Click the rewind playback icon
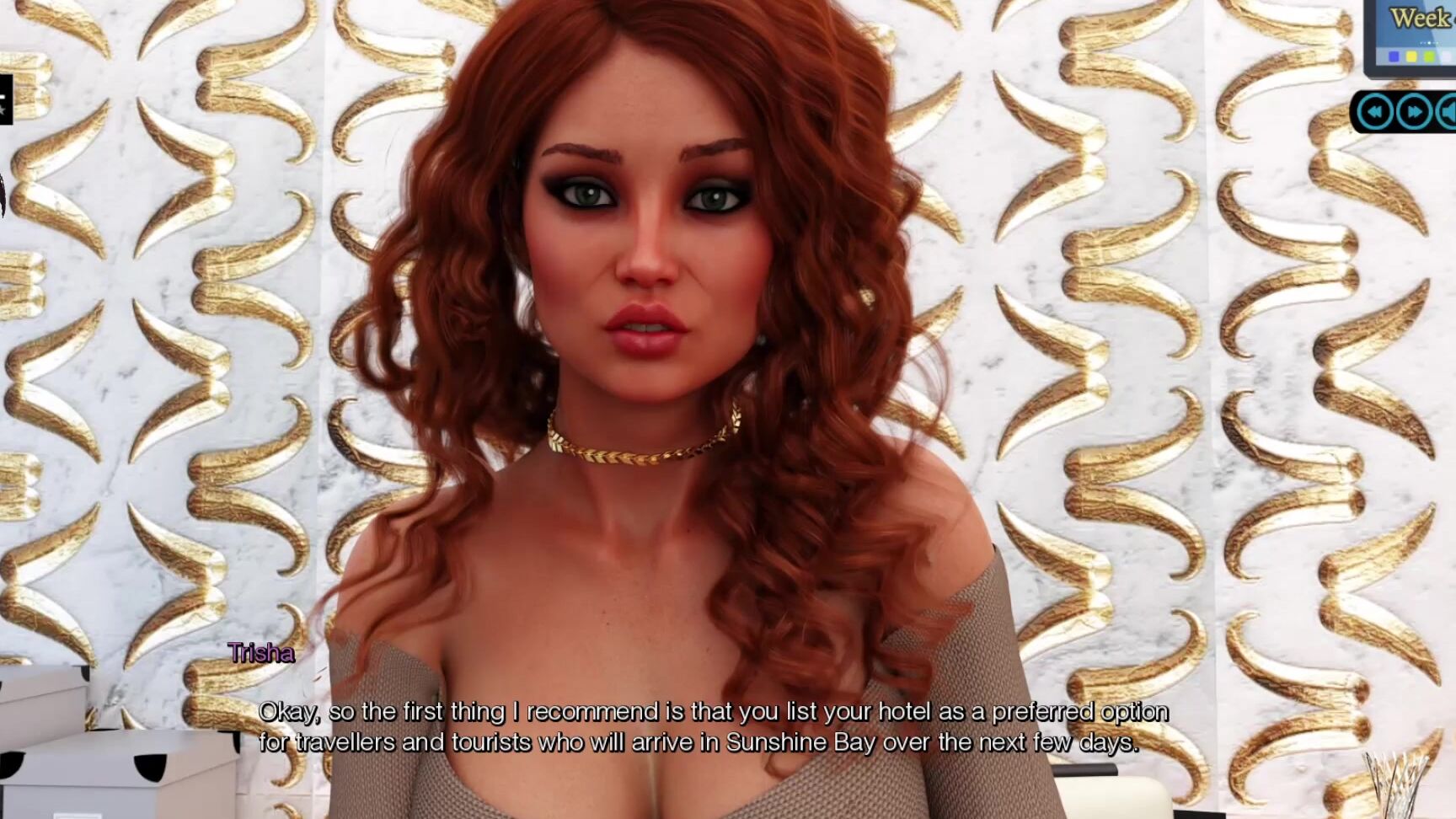The height and width of the screenshot is (819, 1456). [x=1375, y=111]
